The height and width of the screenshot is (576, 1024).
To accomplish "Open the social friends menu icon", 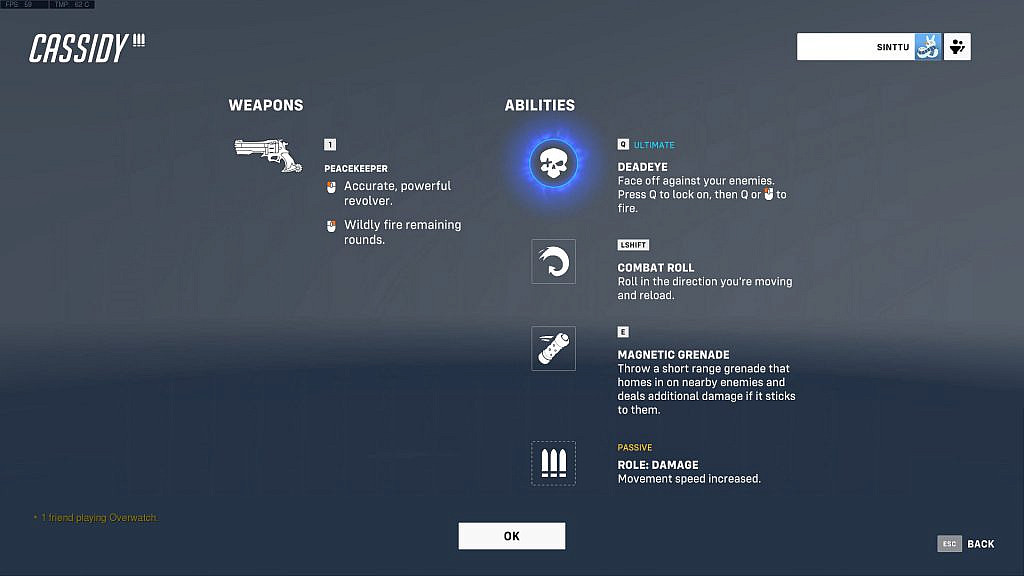I will [957, 47].
